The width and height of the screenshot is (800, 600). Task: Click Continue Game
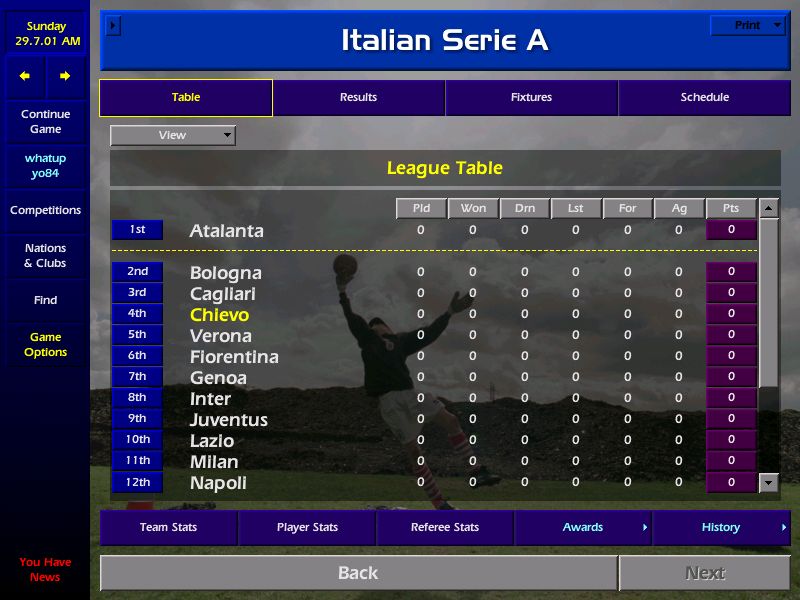(45, 122)
